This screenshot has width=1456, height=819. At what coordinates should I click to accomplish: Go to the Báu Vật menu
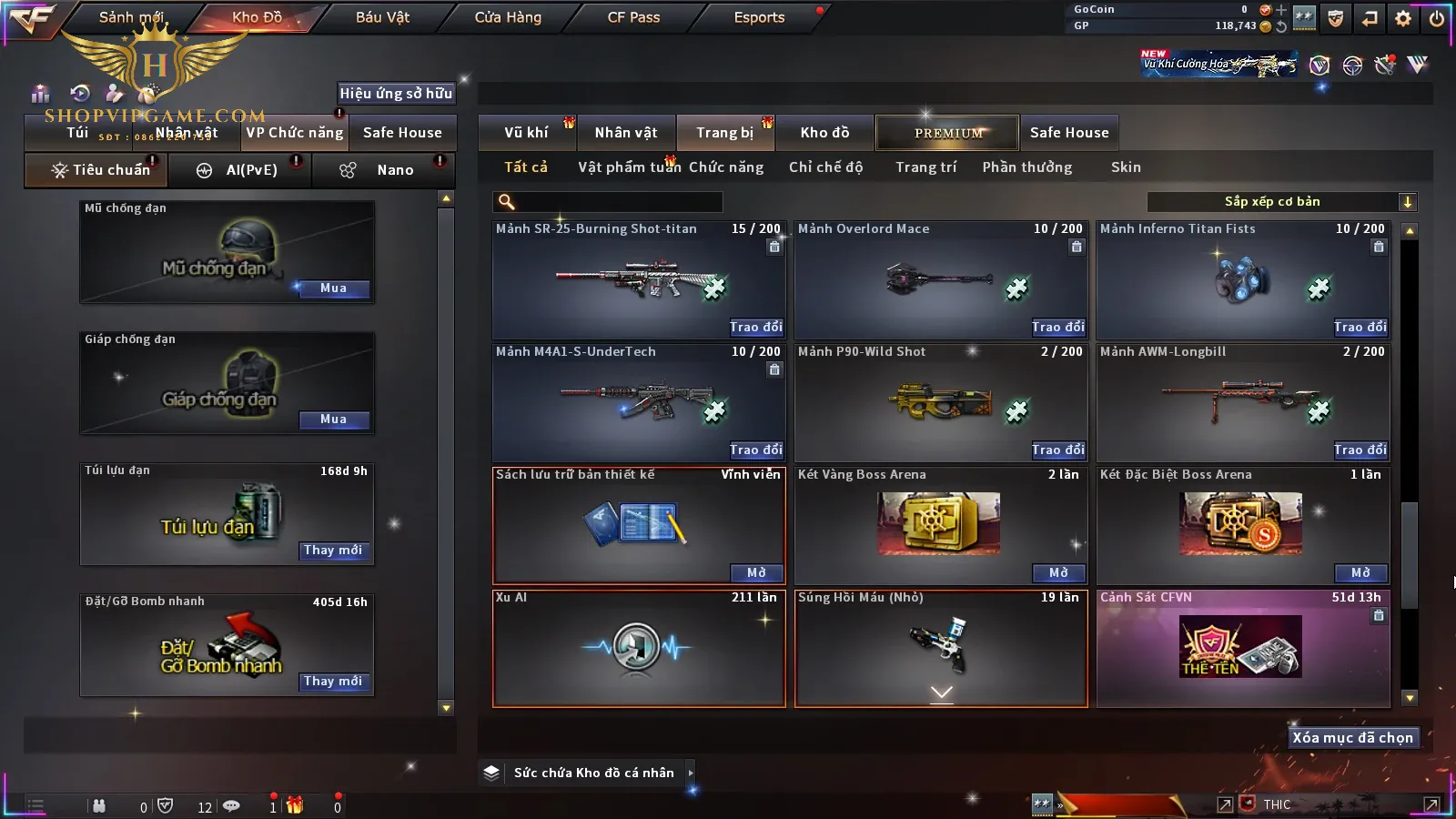tap(382, 17)
